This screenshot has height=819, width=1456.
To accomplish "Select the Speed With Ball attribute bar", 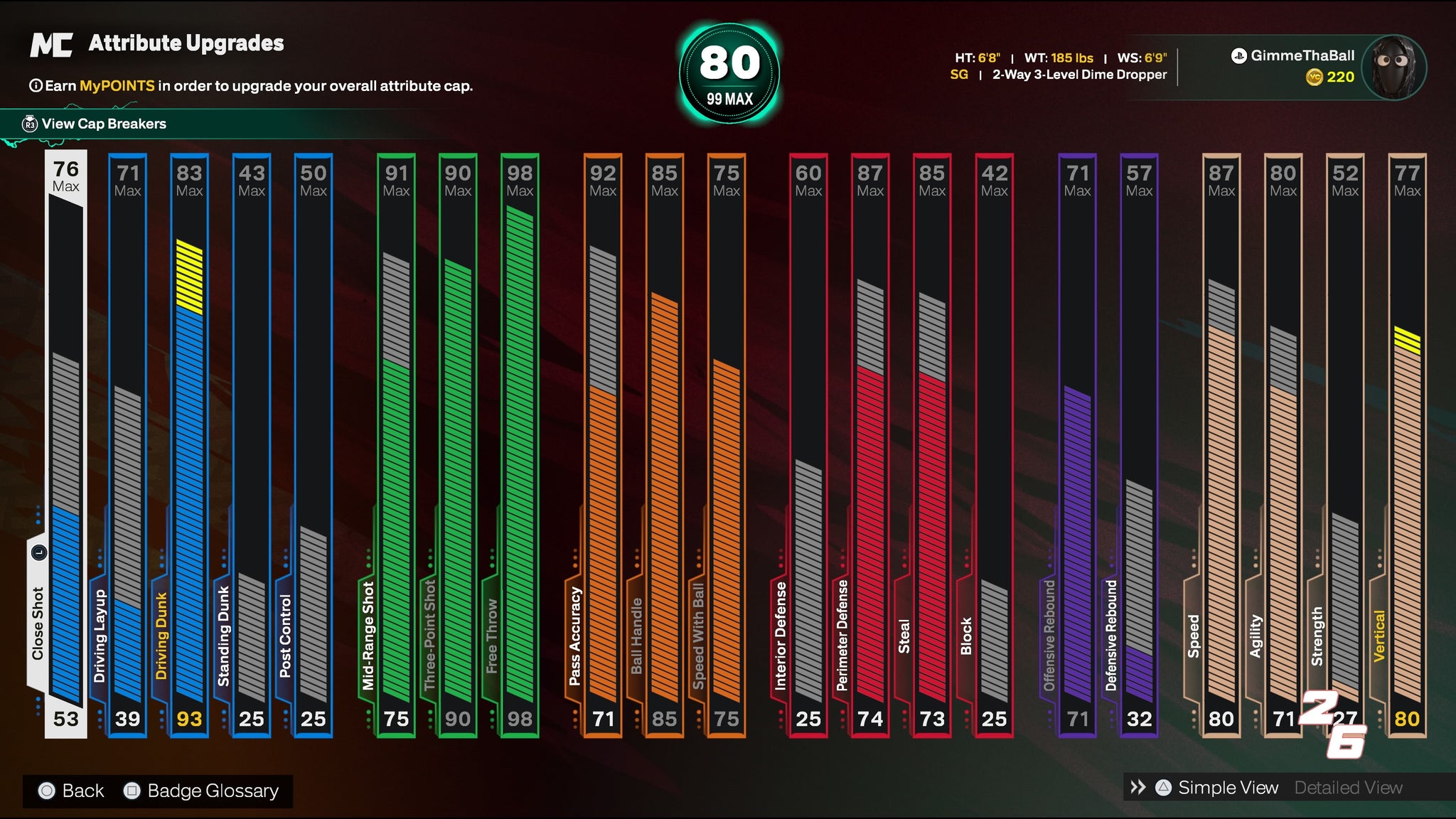I will click(727, 444).
